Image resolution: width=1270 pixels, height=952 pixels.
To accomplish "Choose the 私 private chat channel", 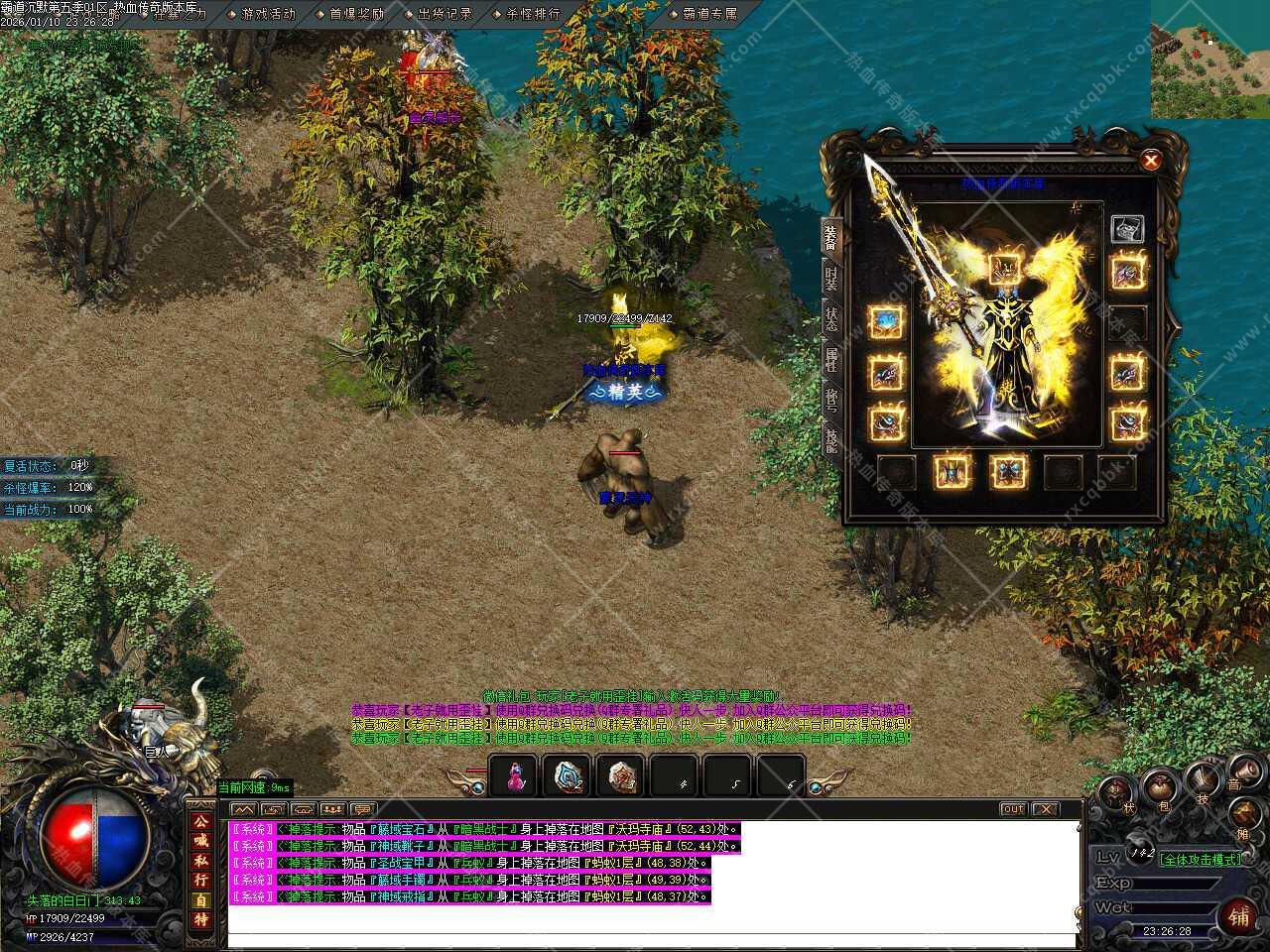I will pos(201,861).
